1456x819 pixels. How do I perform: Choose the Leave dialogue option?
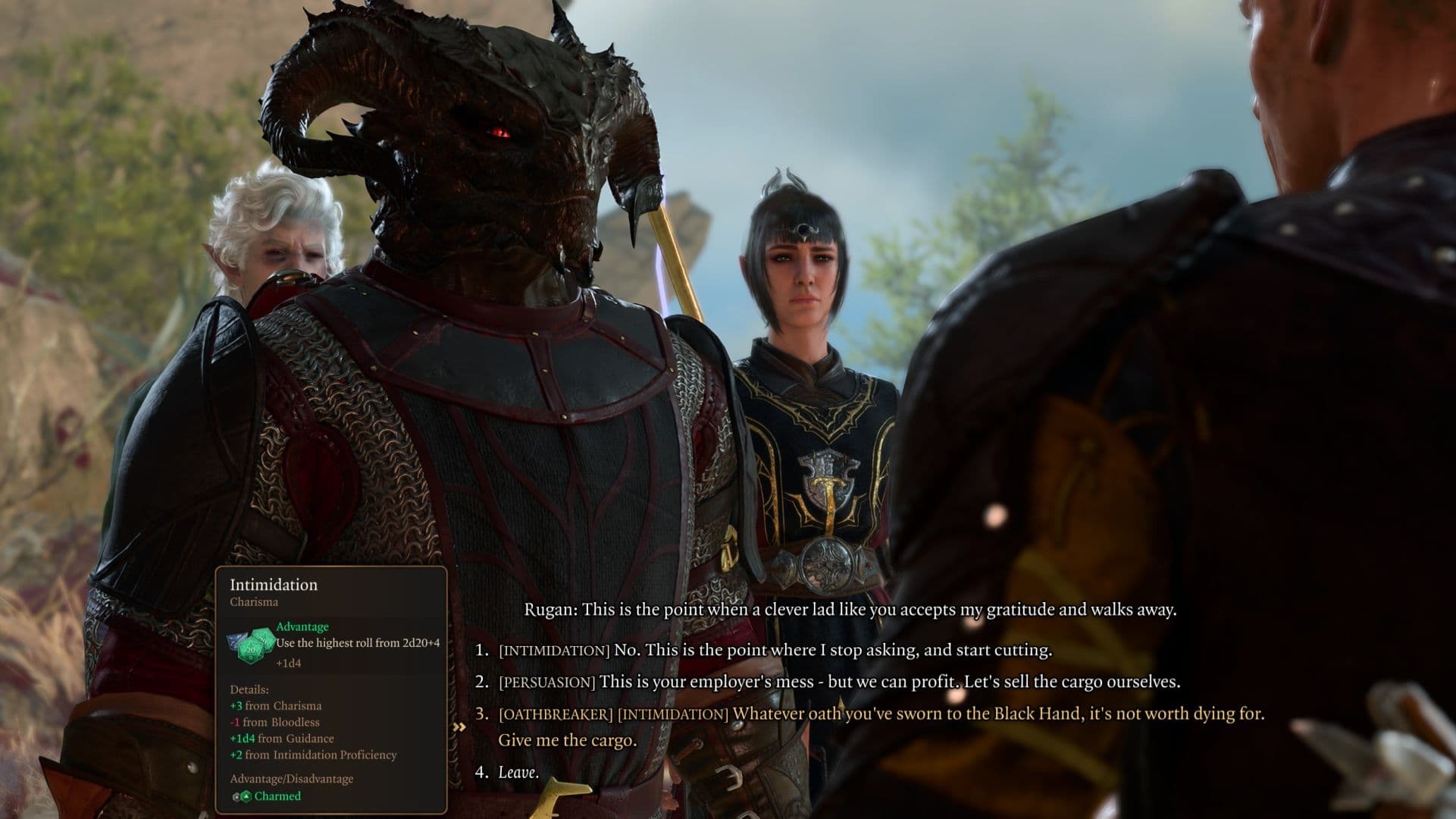[x=518, y=773]
